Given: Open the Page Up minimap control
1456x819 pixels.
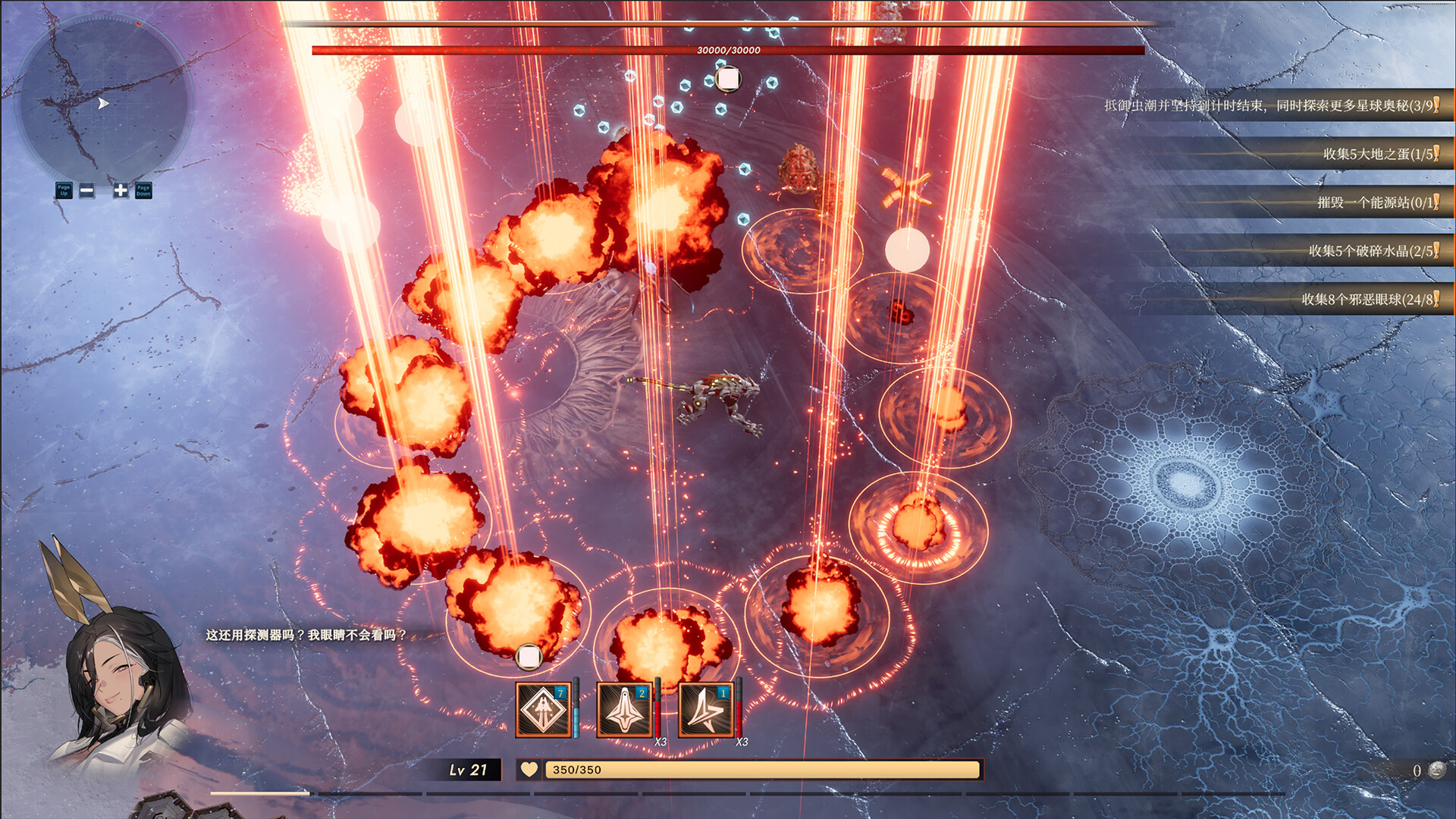Looking at the screenshot, I should point(64,191).
